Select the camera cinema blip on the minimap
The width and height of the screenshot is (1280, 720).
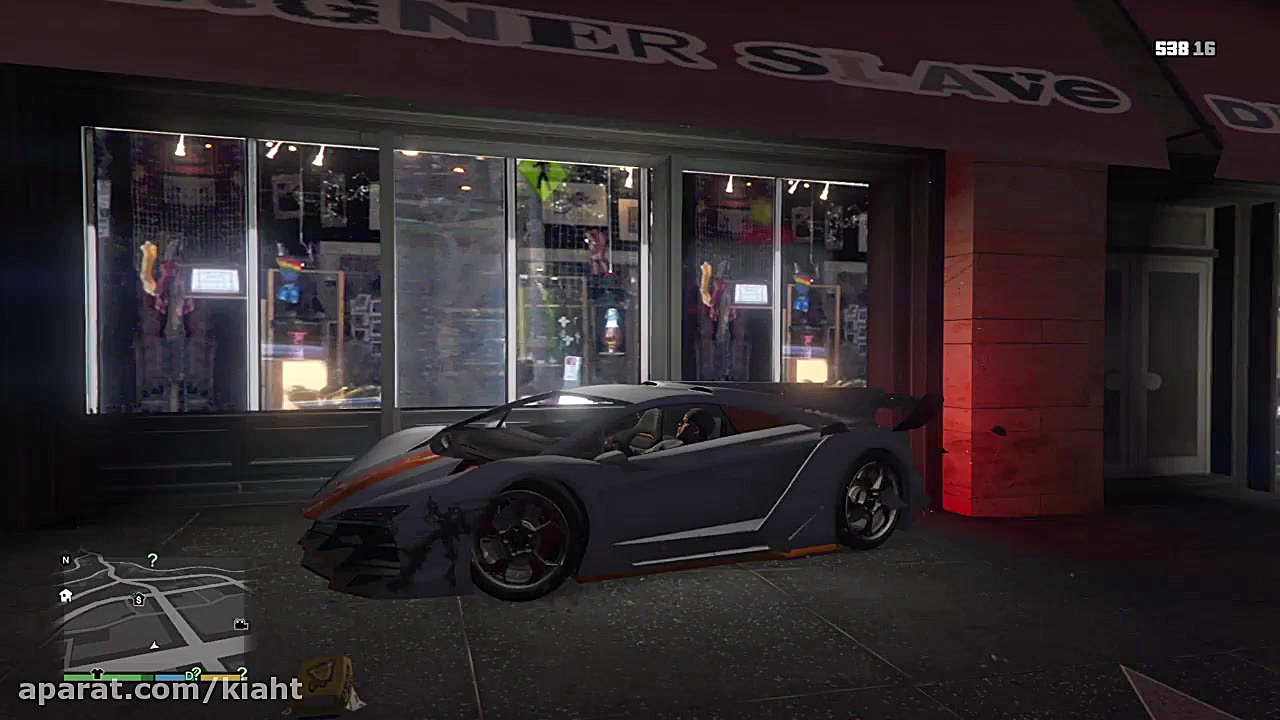pyautogui.click(x=241, y=624)
